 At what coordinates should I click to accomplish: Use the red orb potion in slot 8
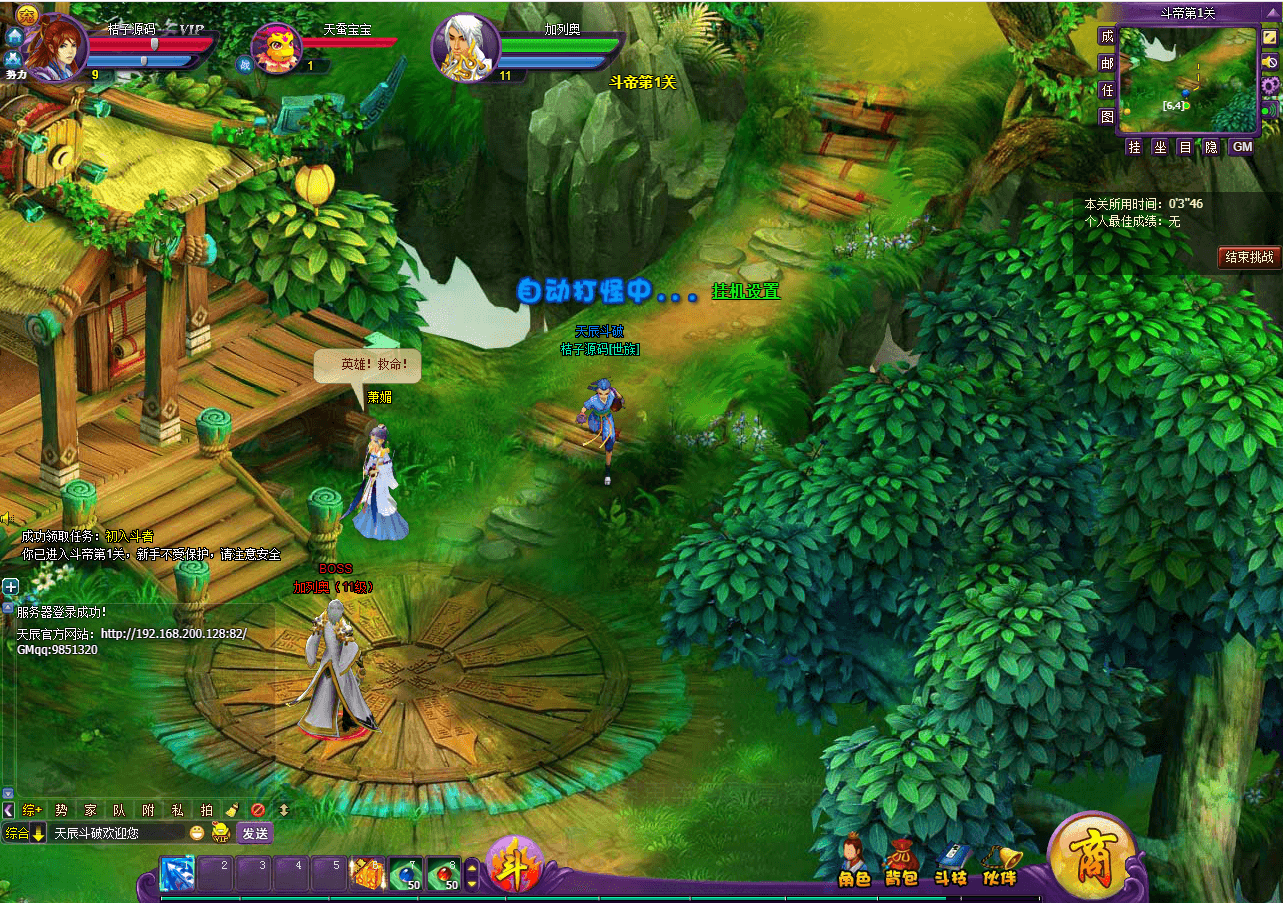coord(444,874)
